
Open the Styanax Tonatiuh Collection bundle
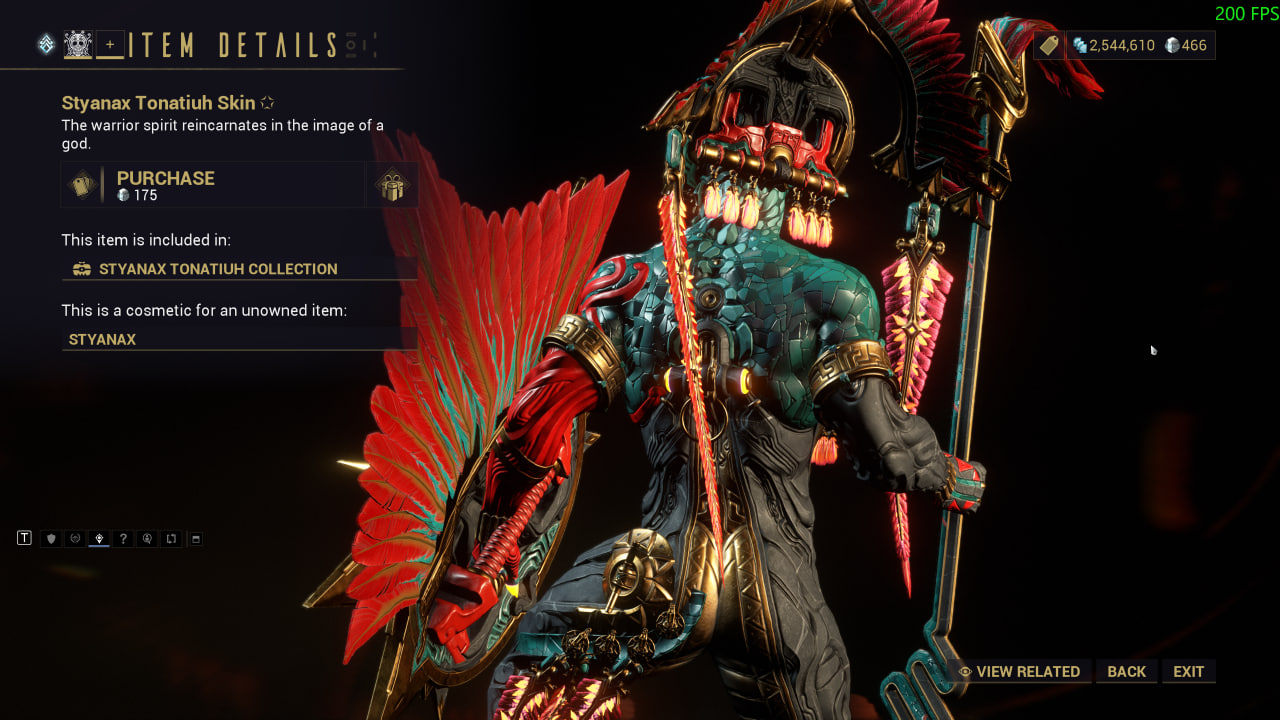[217, 269]
